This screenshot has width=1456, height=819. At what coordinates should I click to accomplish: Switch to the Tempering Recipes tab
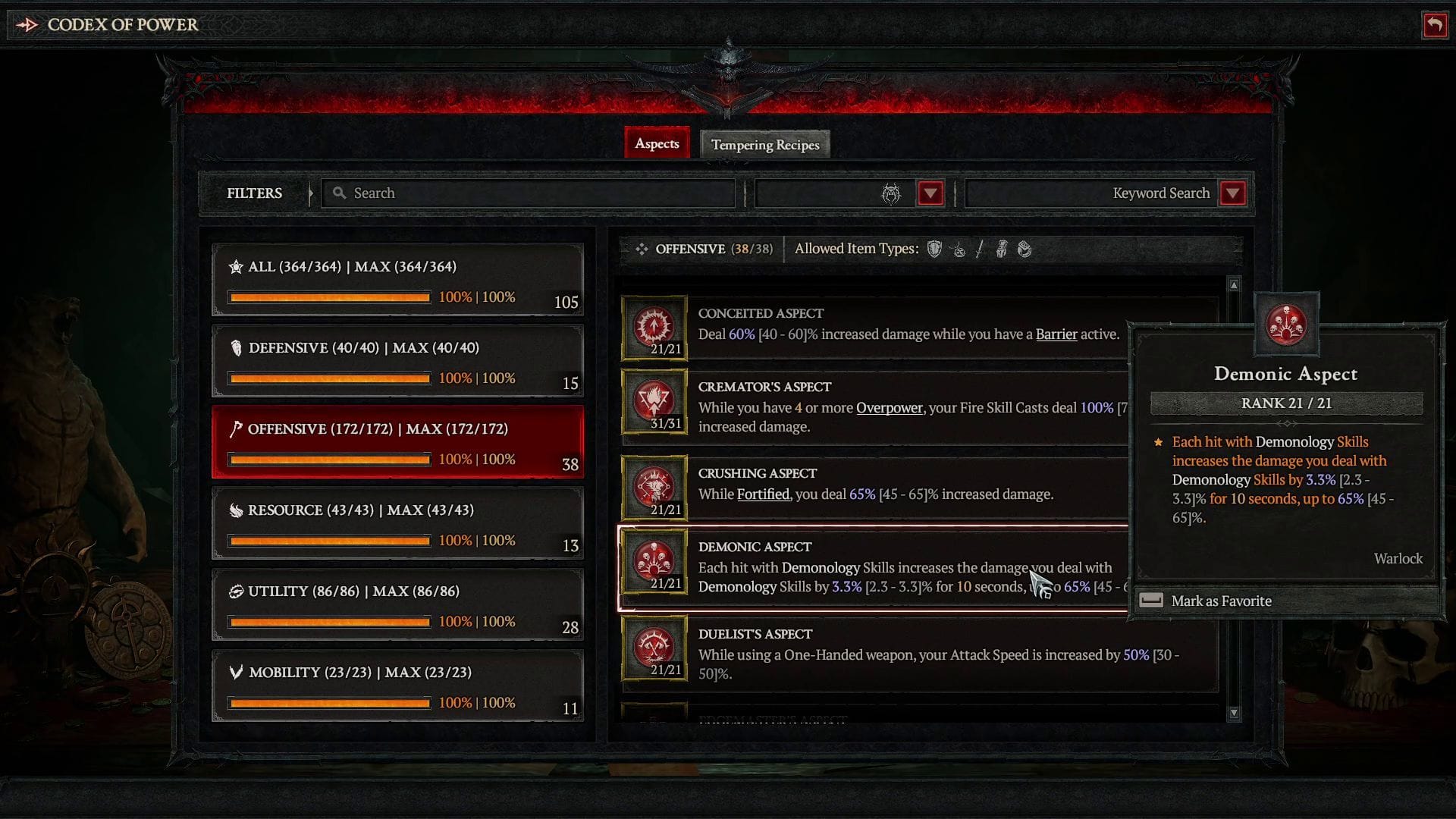(764, 144)
